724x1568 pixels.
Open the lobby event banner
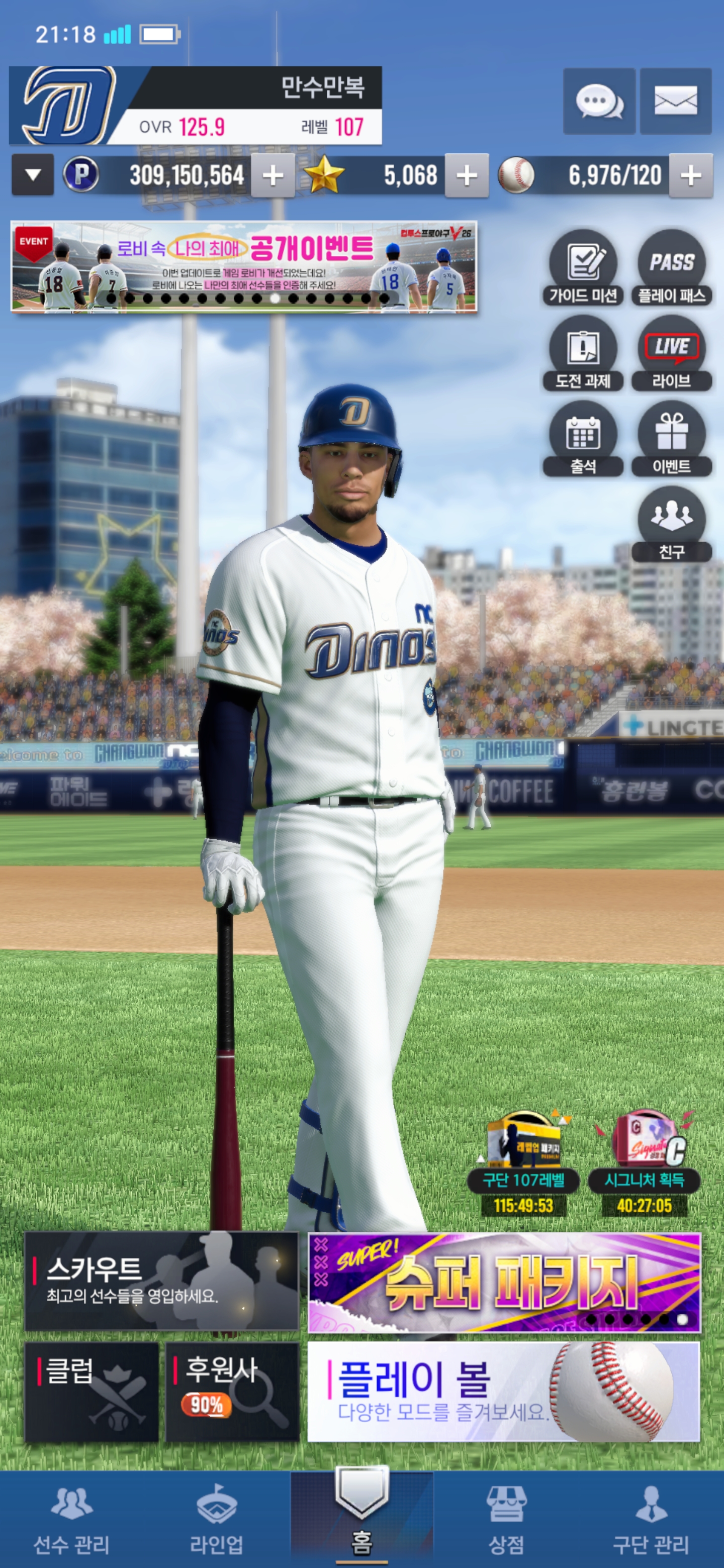tap(243, 267)
